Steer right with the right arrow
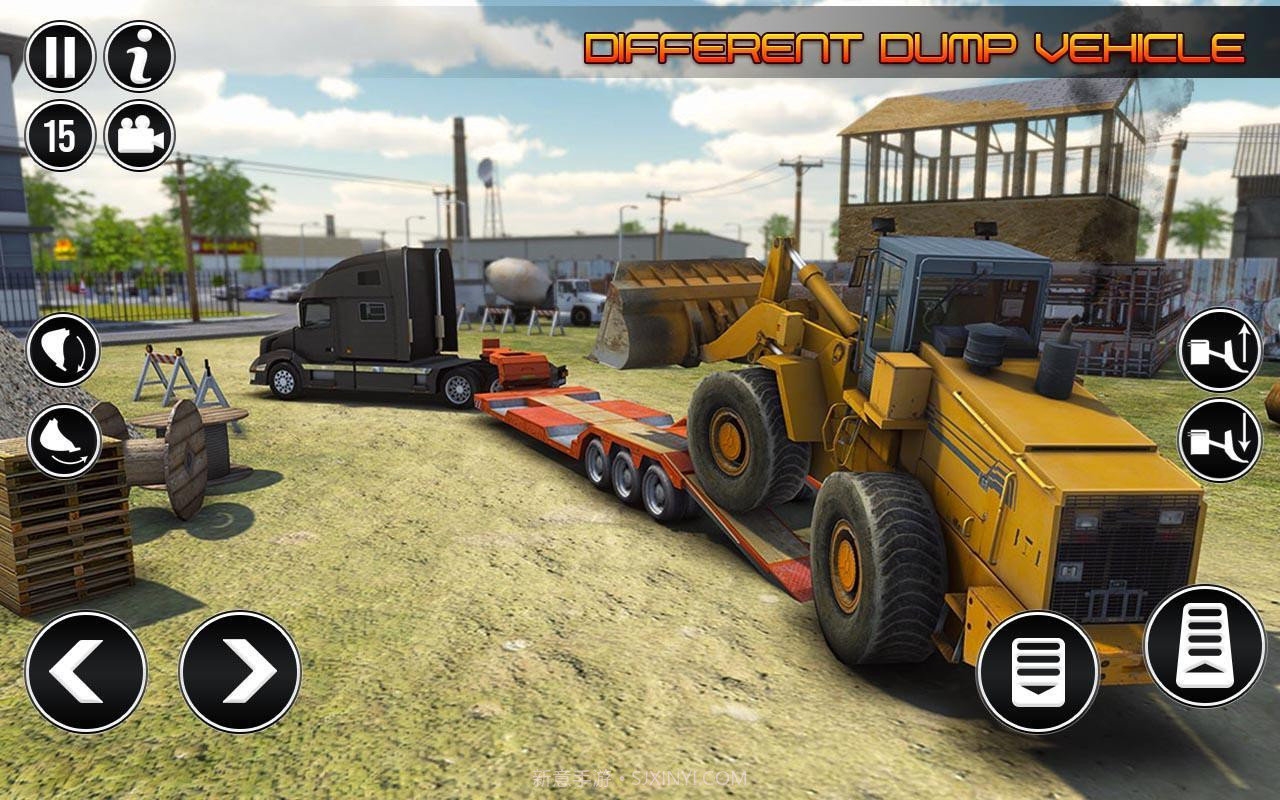 pos(240,671)
